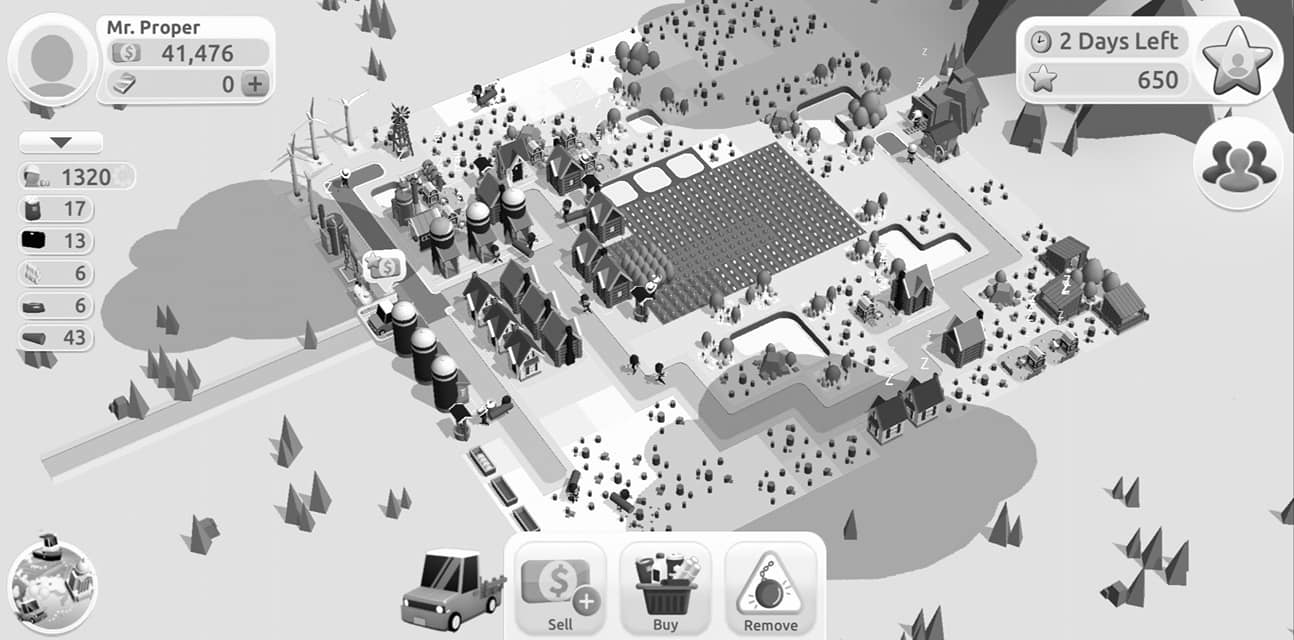Activate the Remove wrecking ball tool
This screenshot has height=640, width=1294.
coord(770,590)
